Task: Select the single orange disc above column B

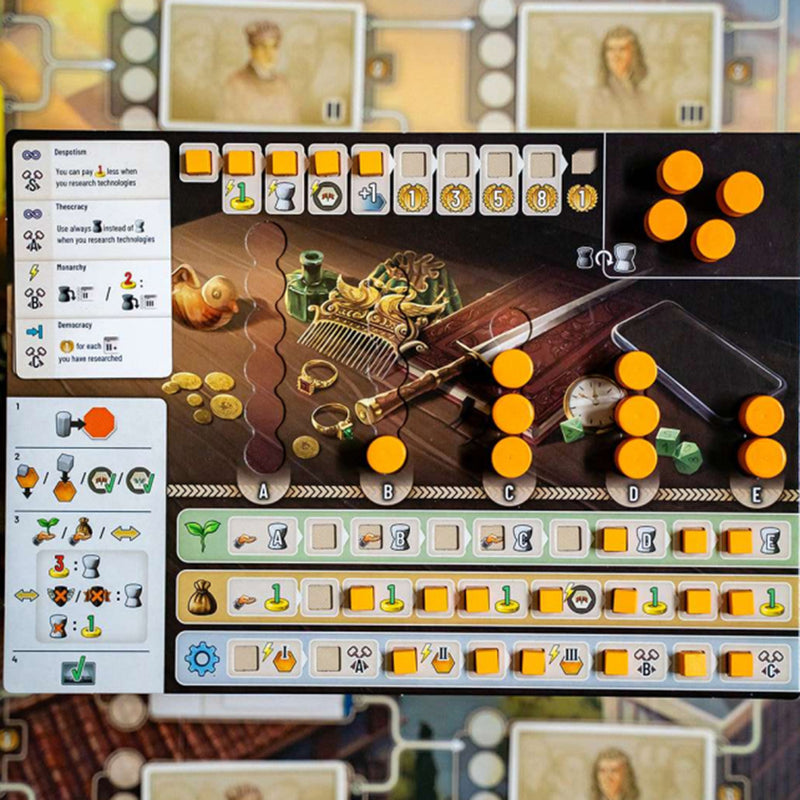Action: pyautogui.click(x=386, y=455)
